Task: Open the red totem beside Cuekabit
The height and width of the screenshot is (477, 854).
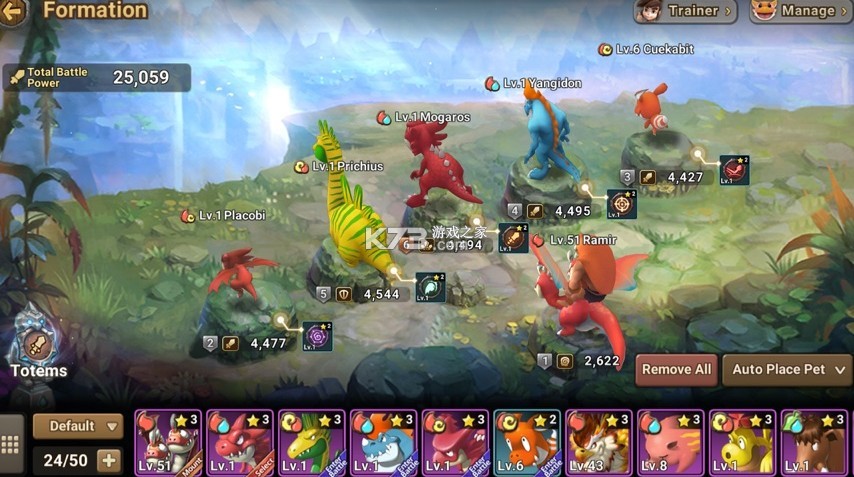Action: coord(734,170)
